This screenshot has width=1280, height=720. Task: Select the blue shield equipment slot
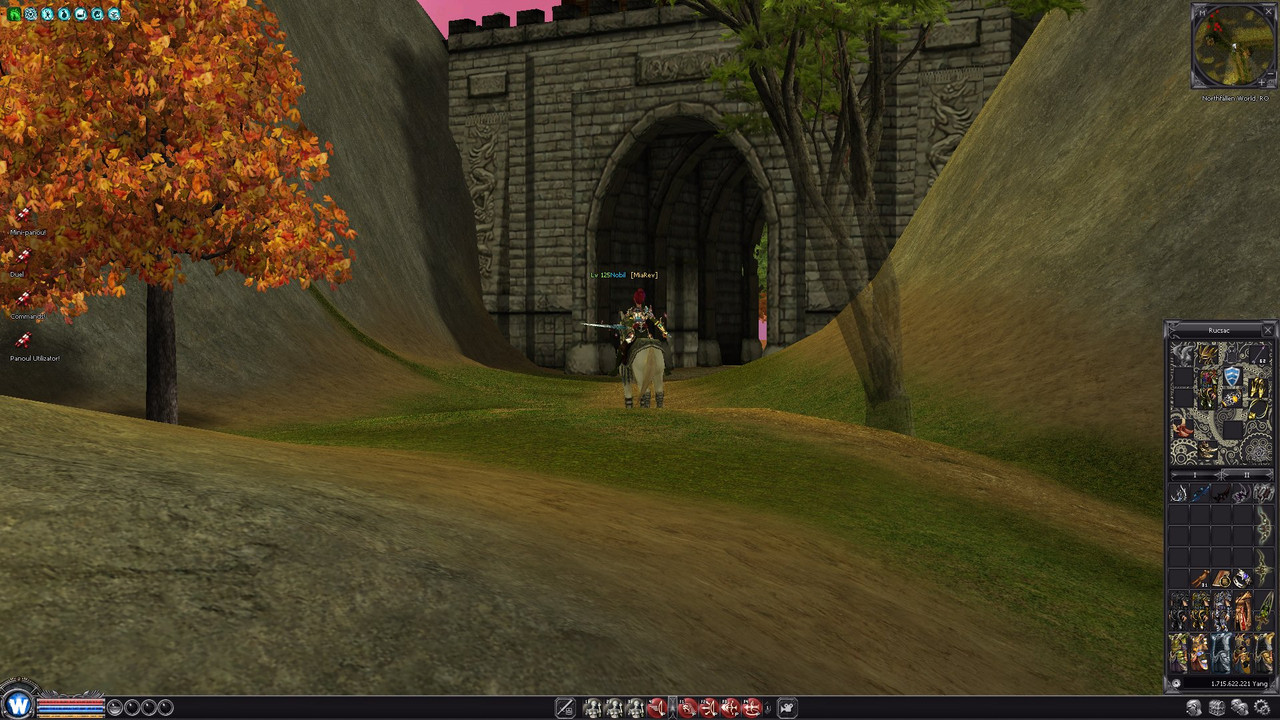tap(1232, 376)
